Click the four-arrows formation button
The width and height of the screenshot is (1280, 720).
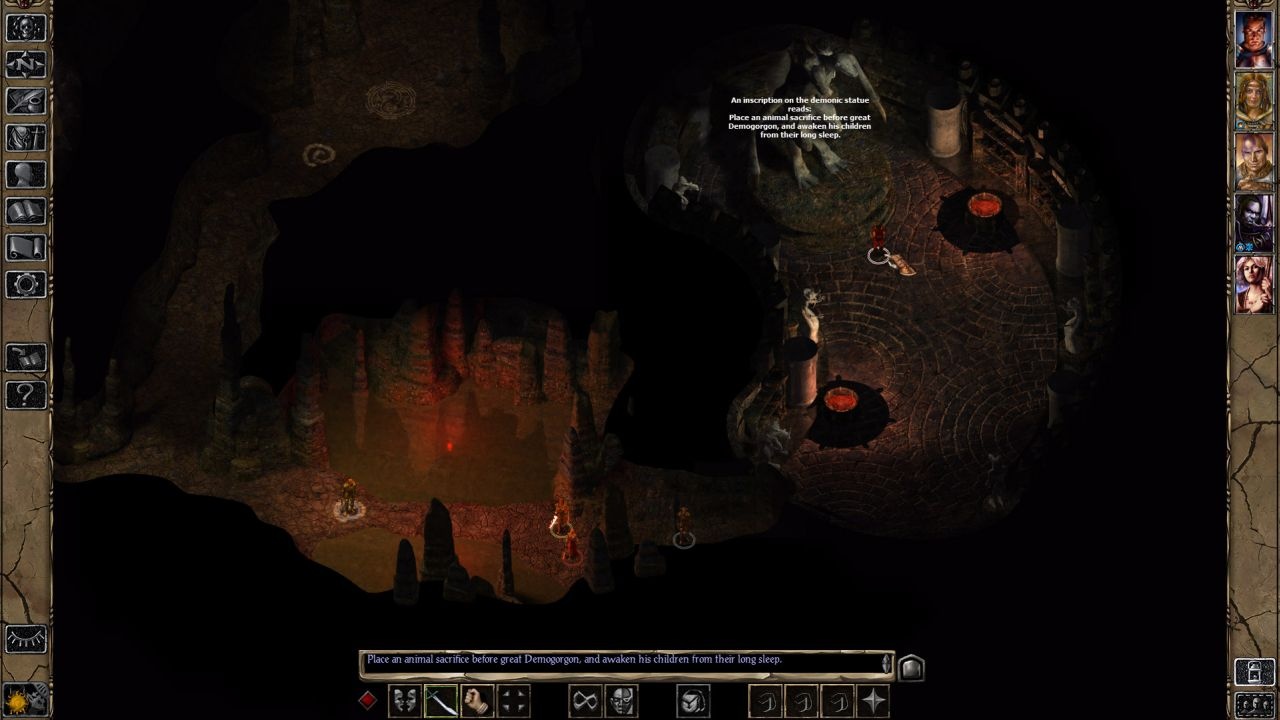[x=514, y=701]
